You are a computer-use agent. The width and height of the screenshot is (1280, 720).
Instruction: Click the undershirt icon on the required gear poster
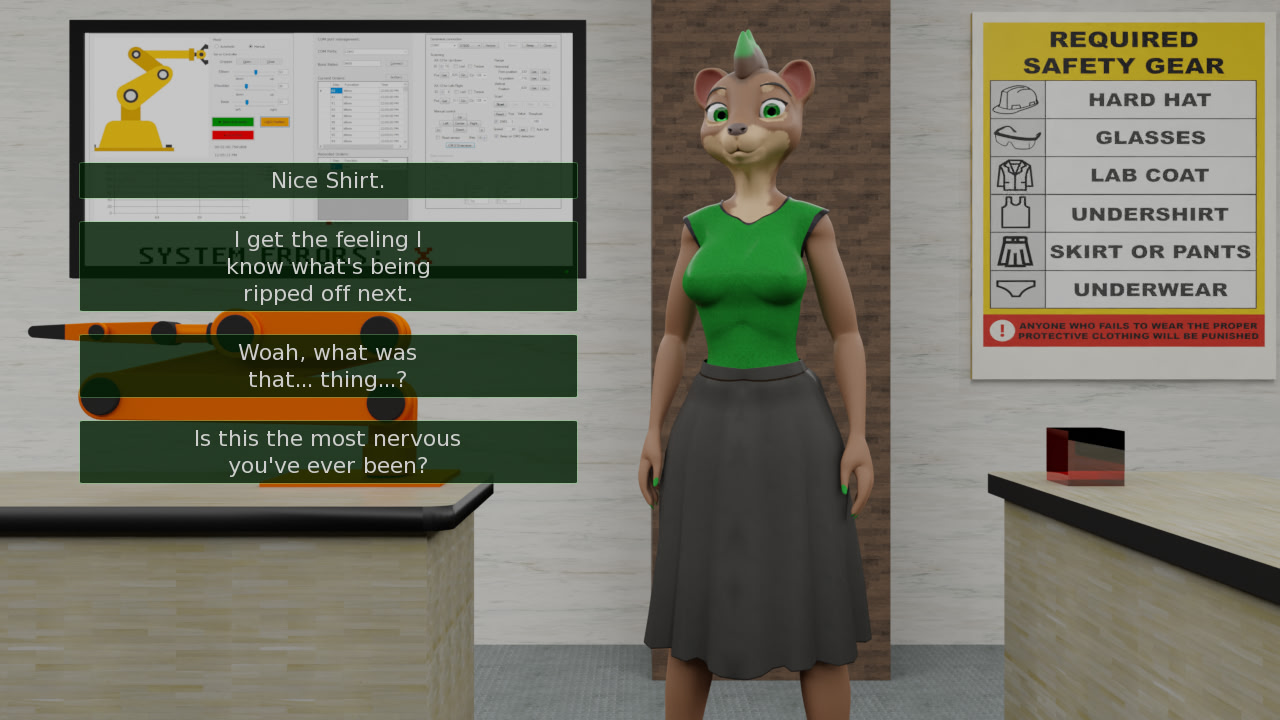click(x=1015, y=212)
